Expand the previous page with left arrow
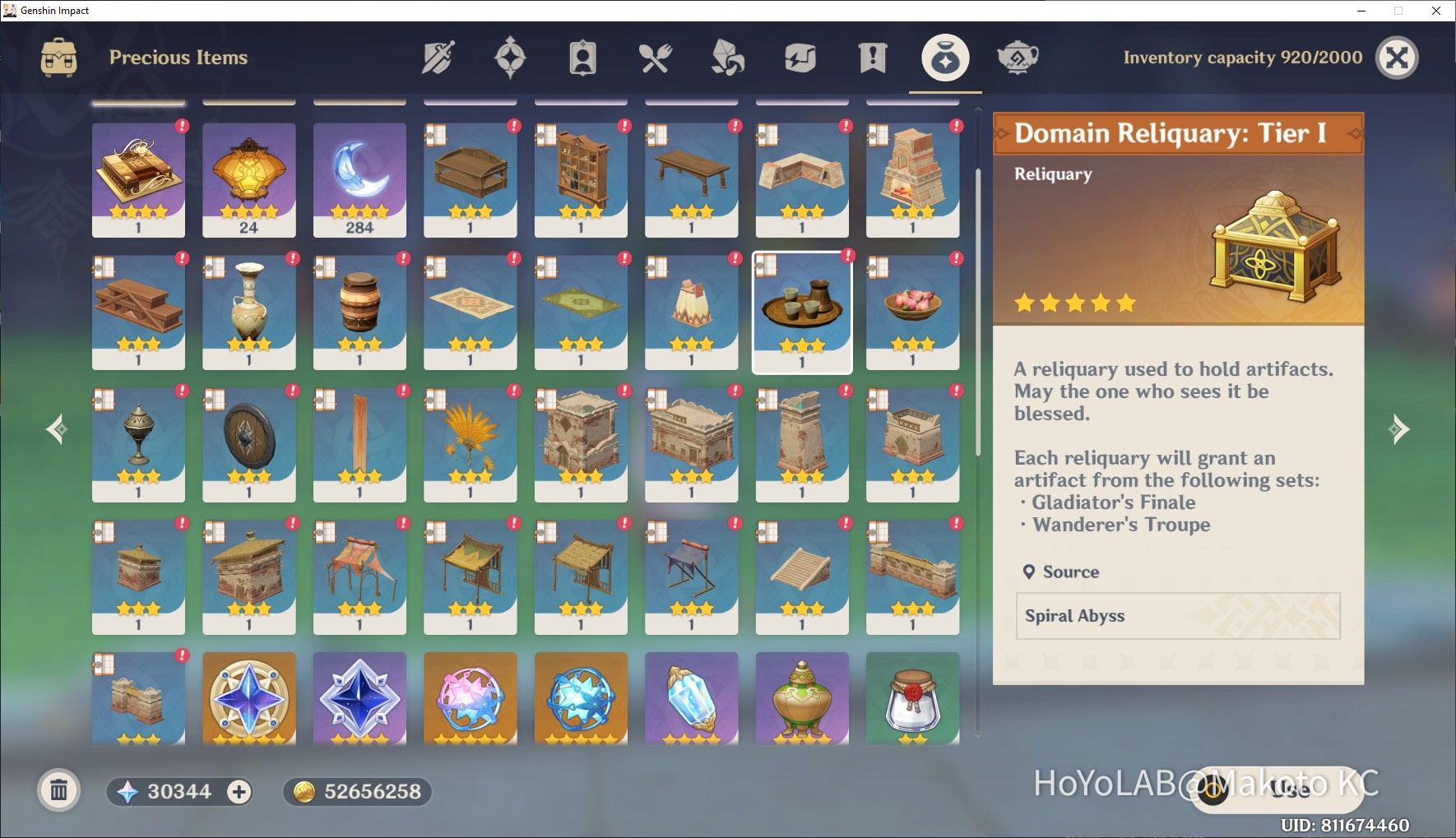 point(56,428)
